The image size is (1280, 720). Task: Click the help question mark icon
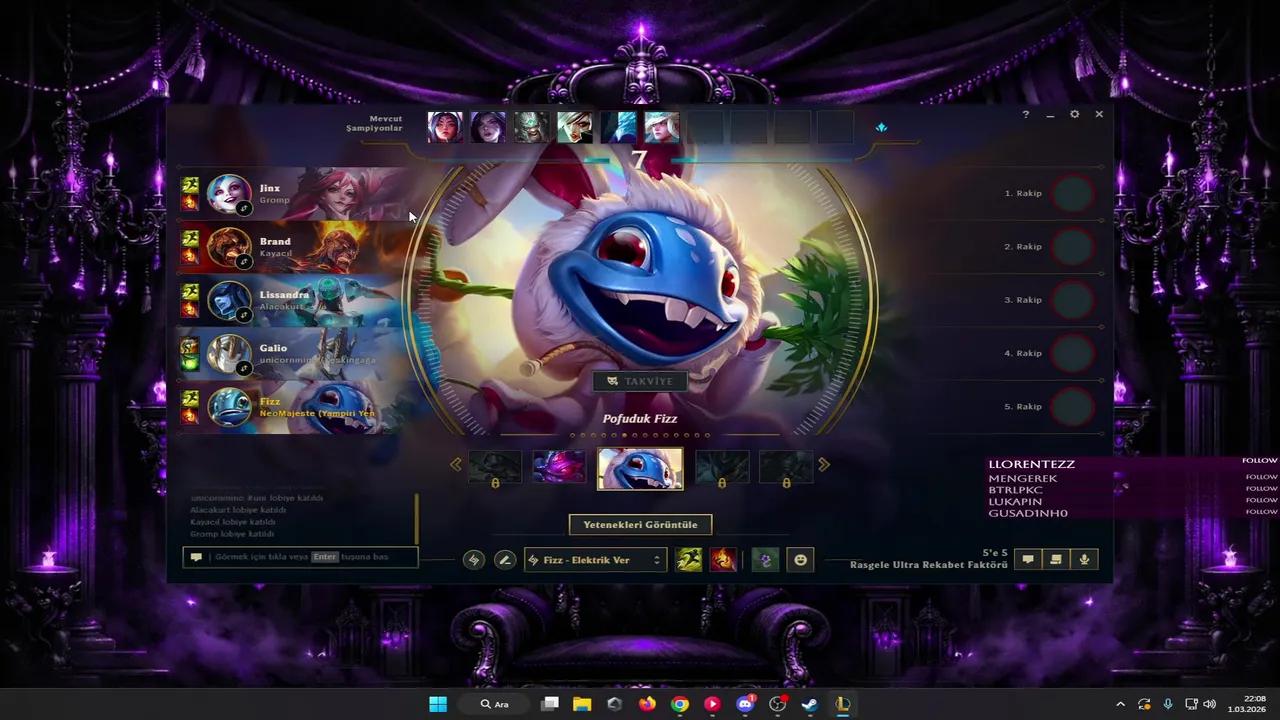[1025, 114]
